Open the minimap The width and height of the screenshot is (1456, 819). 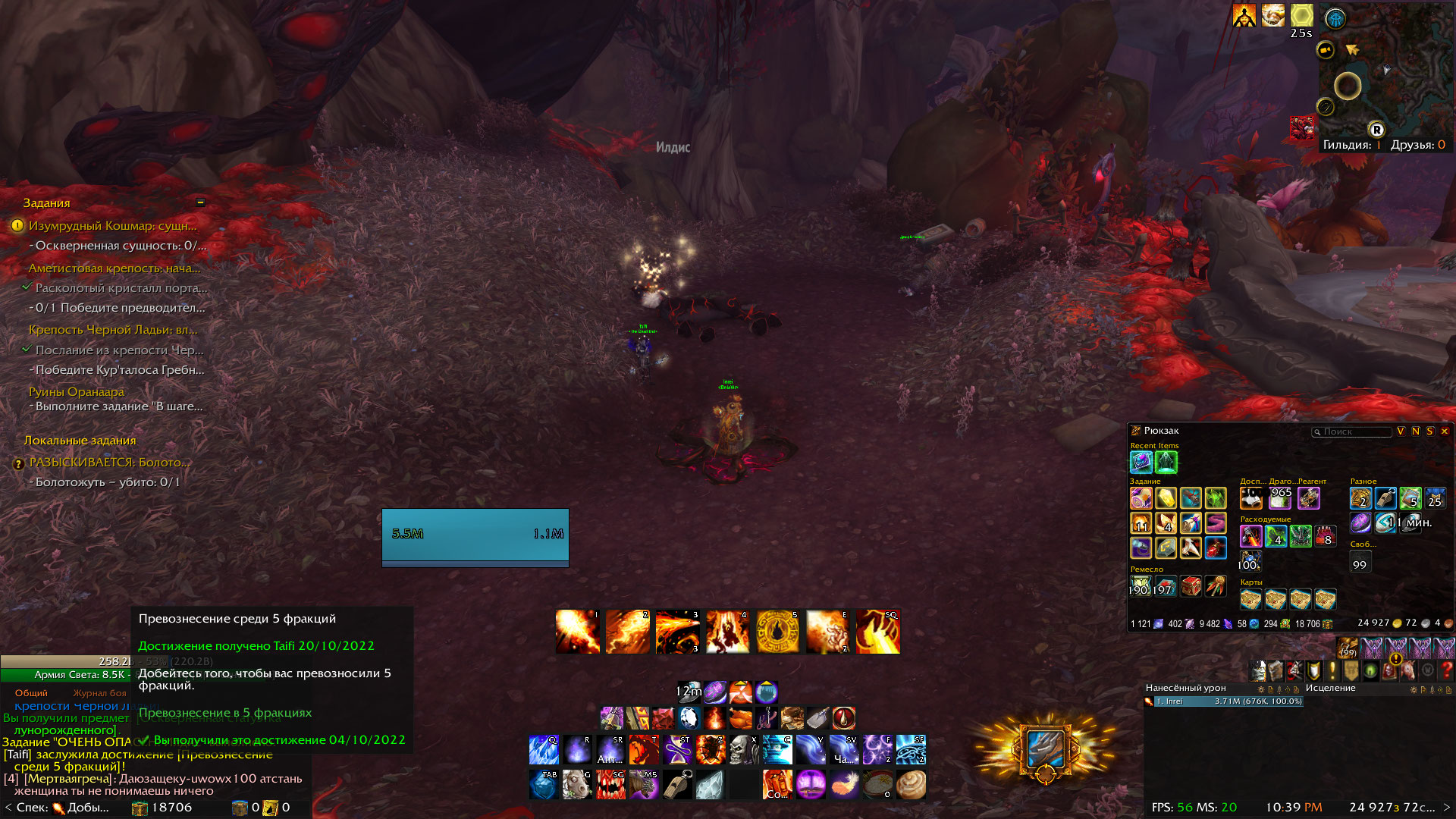click(1385, 72)
